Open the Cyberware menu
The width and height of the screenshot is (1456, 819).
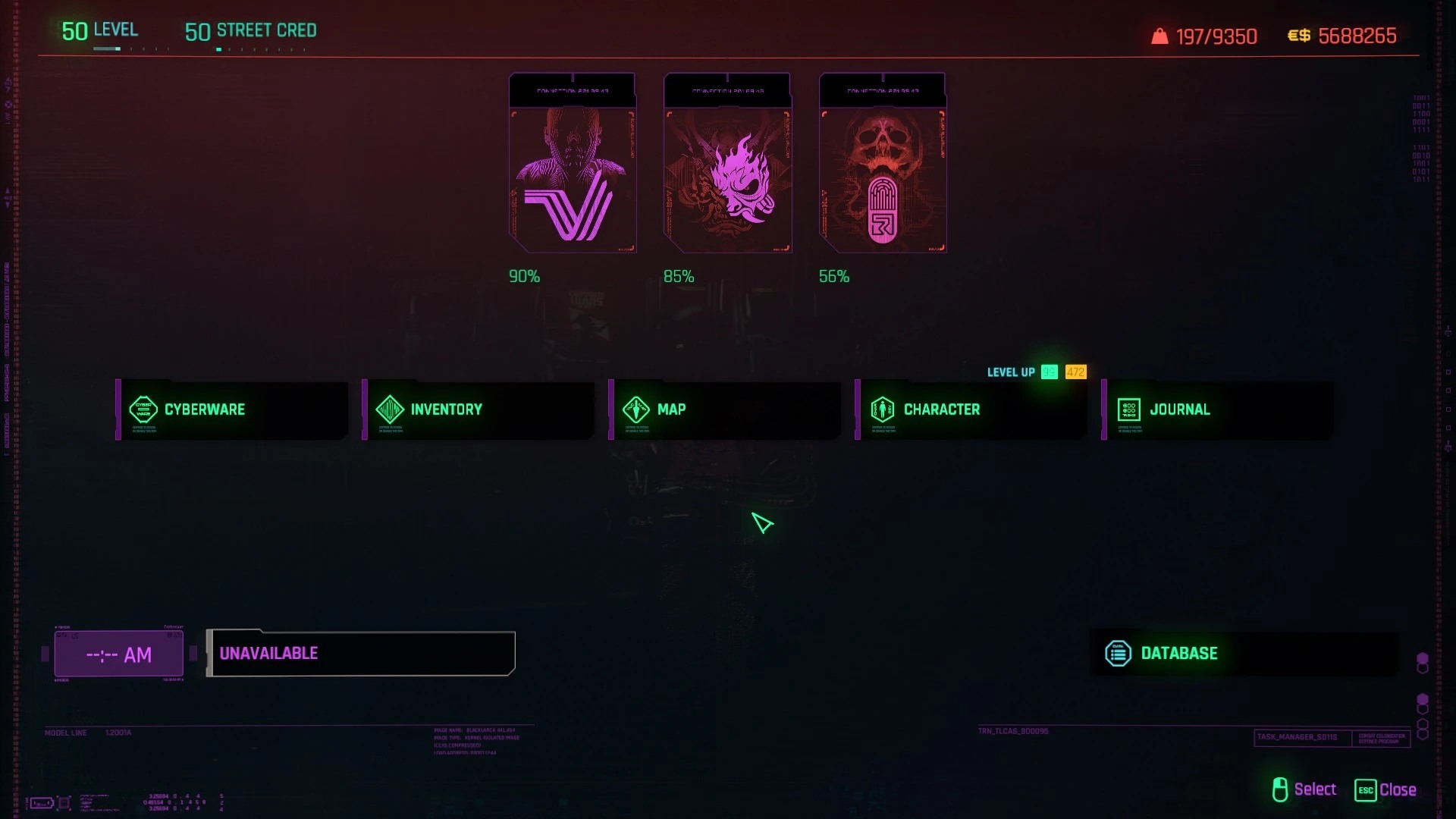point(232,409)
